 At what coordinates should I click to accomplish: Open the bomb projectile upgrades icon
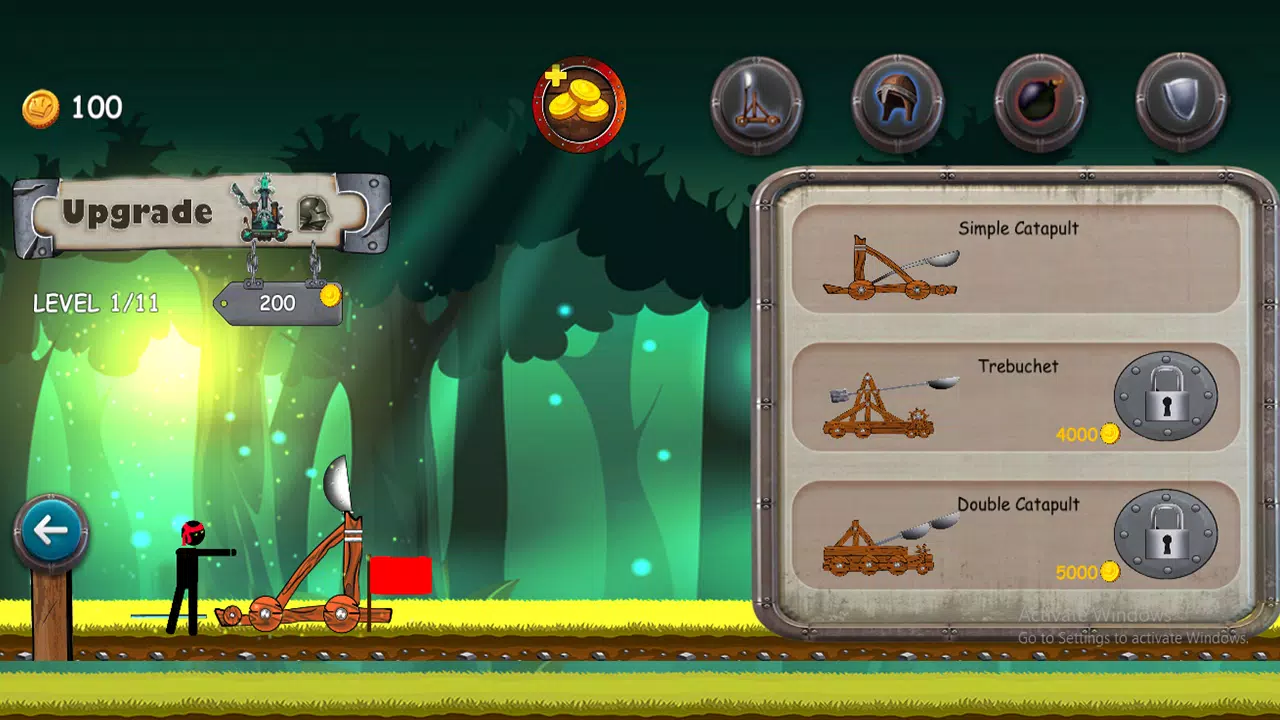click(x=1040, y=101)
